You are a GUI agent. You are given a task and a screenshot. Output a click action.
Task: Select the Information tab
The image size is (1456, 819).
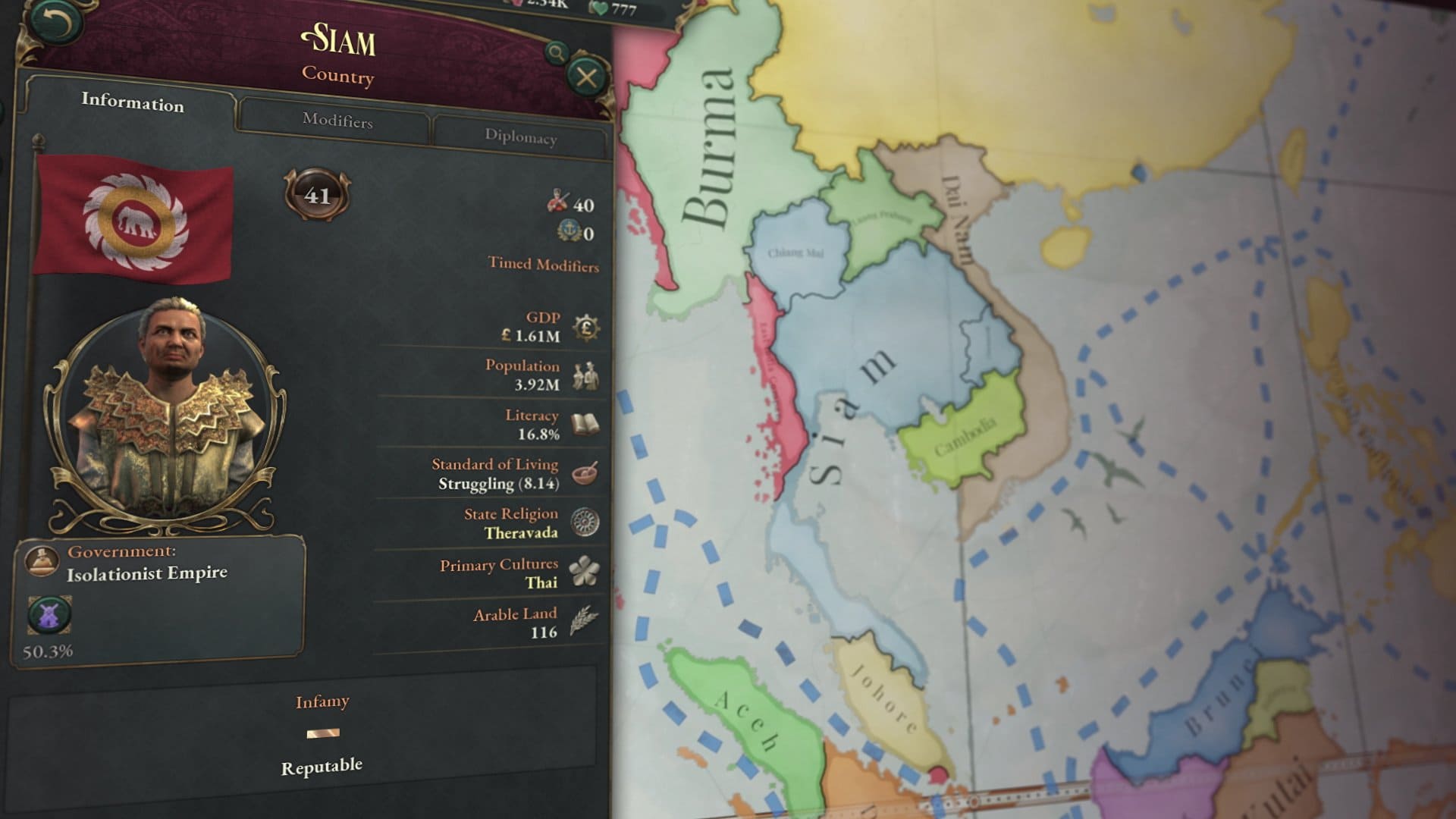pos(133,102)
